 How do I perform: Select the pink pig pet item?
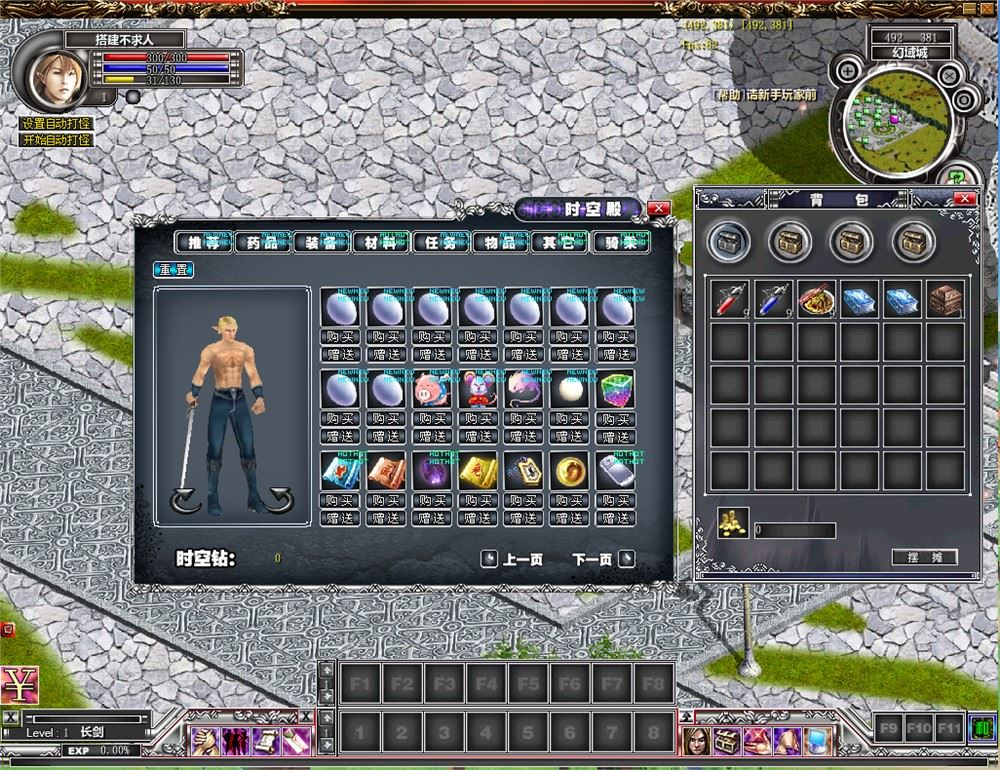point(432,391)
